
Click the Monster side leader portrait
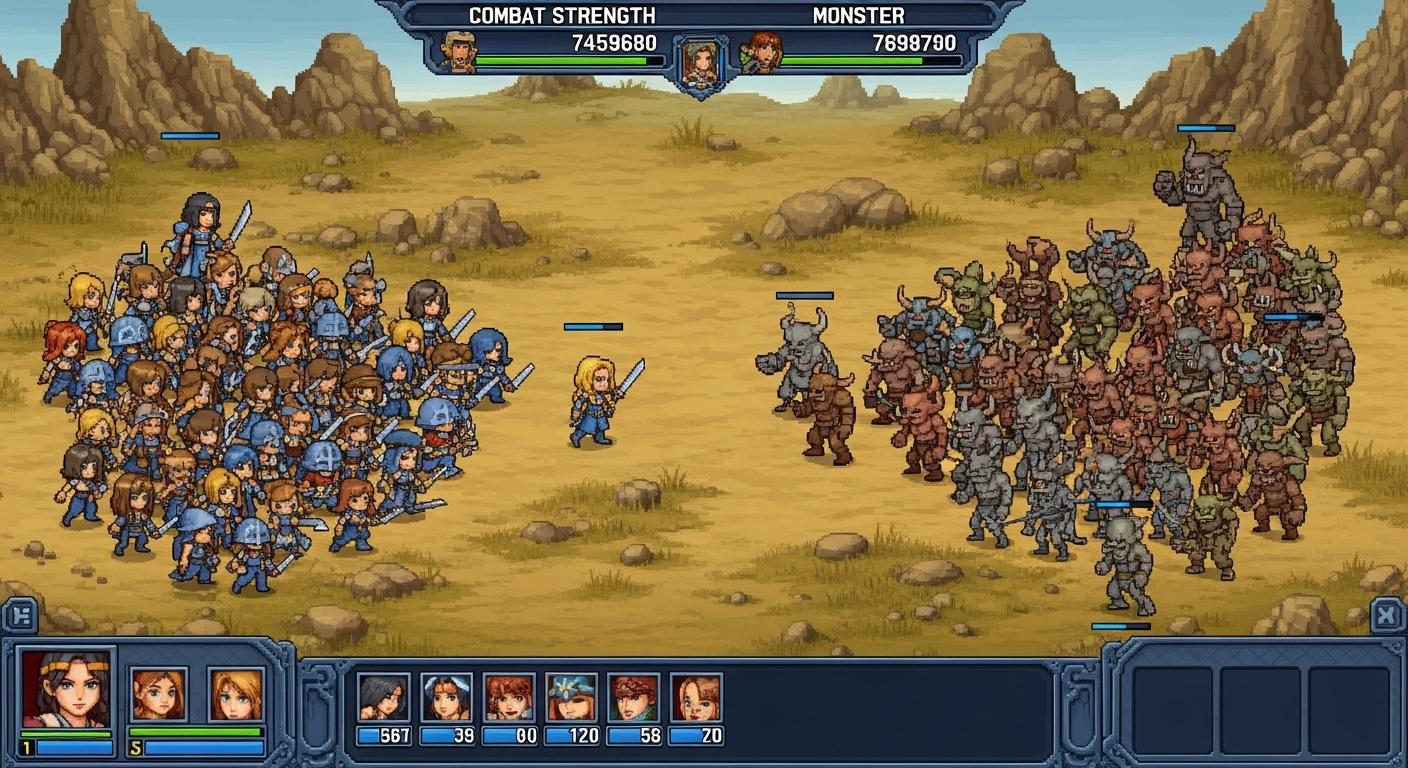point(763,52)
